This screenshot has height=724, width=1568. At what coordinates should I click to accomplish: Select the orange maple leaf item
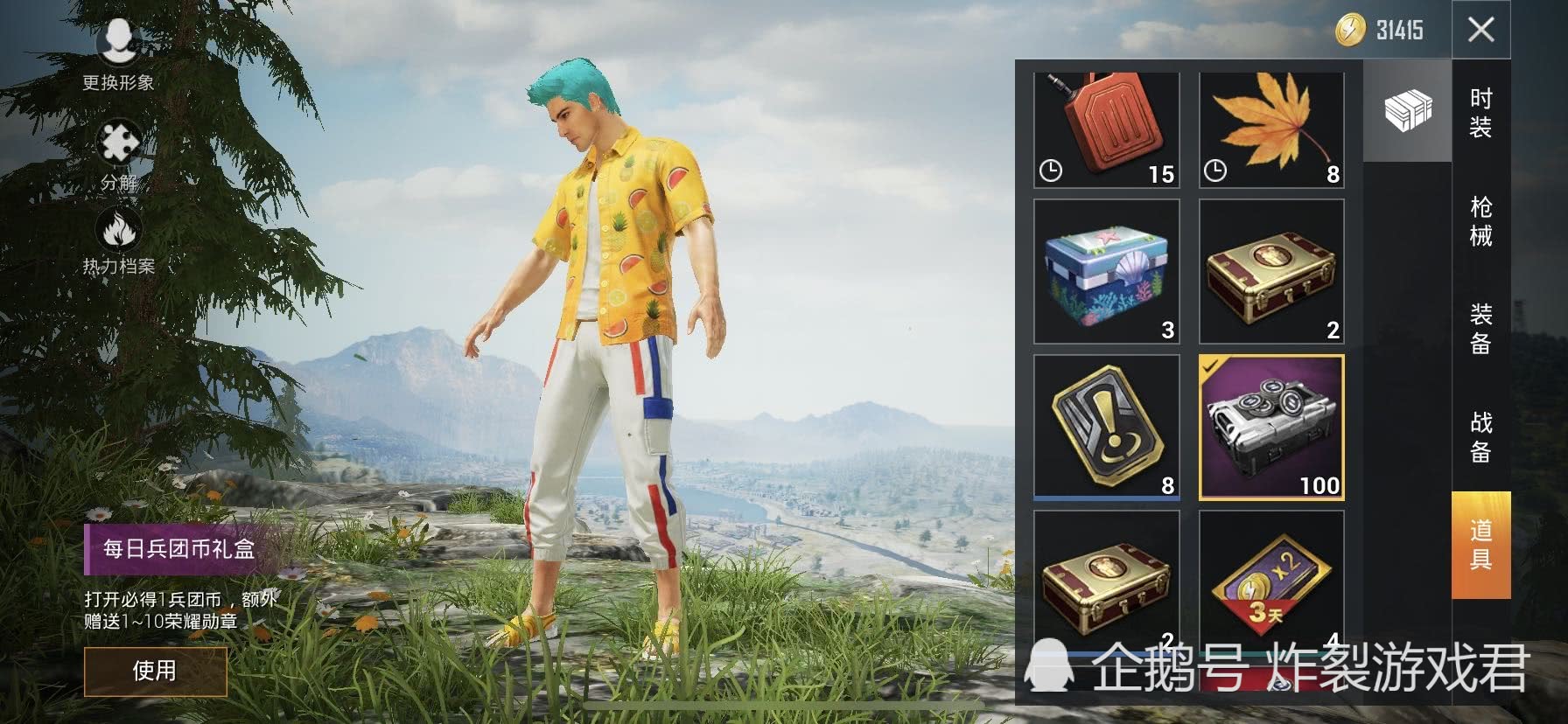click(x=1271, y=129)
